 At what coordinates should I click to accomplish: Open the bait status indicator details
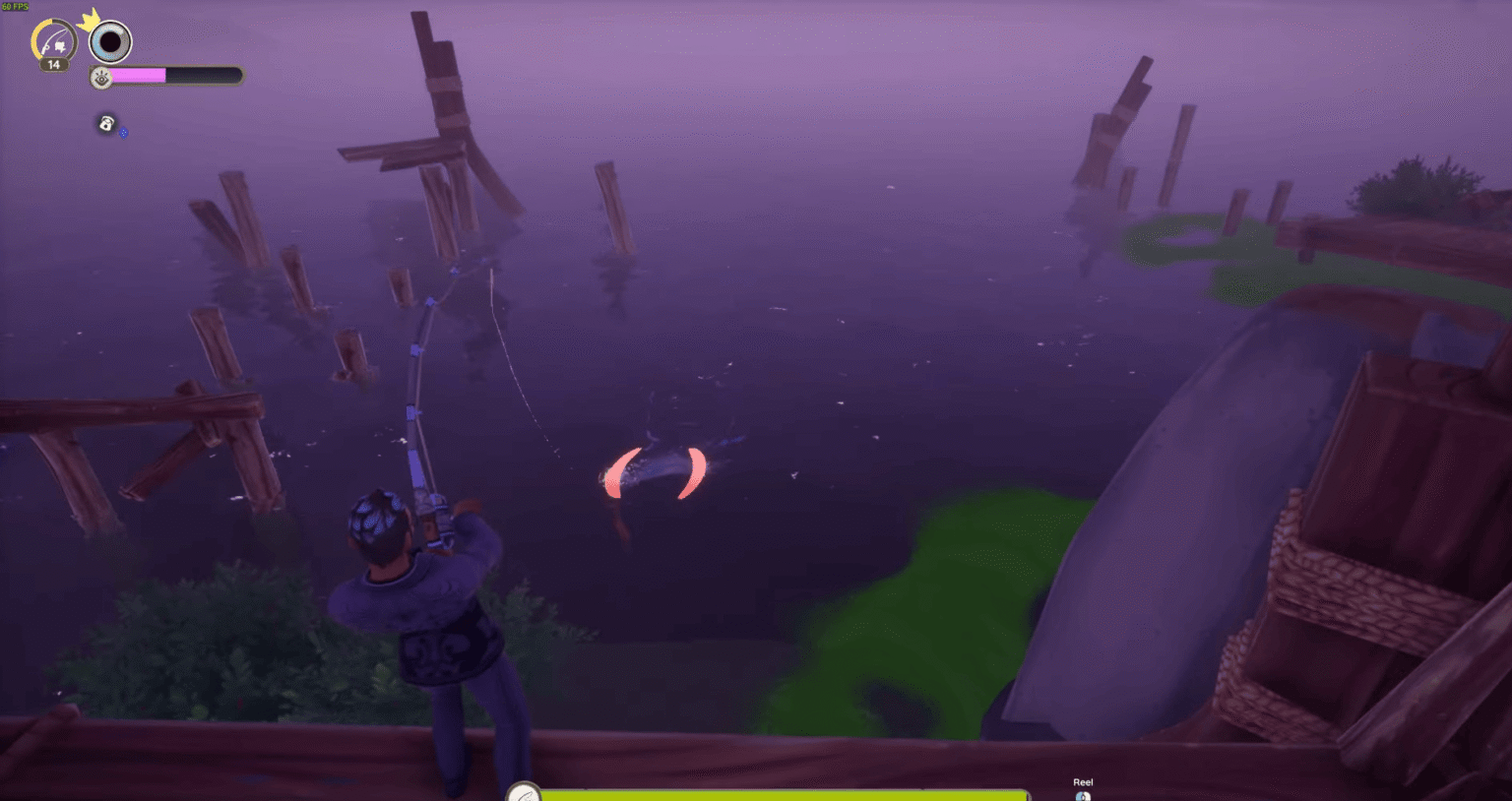pyautogui.click(x=105, y=124)
